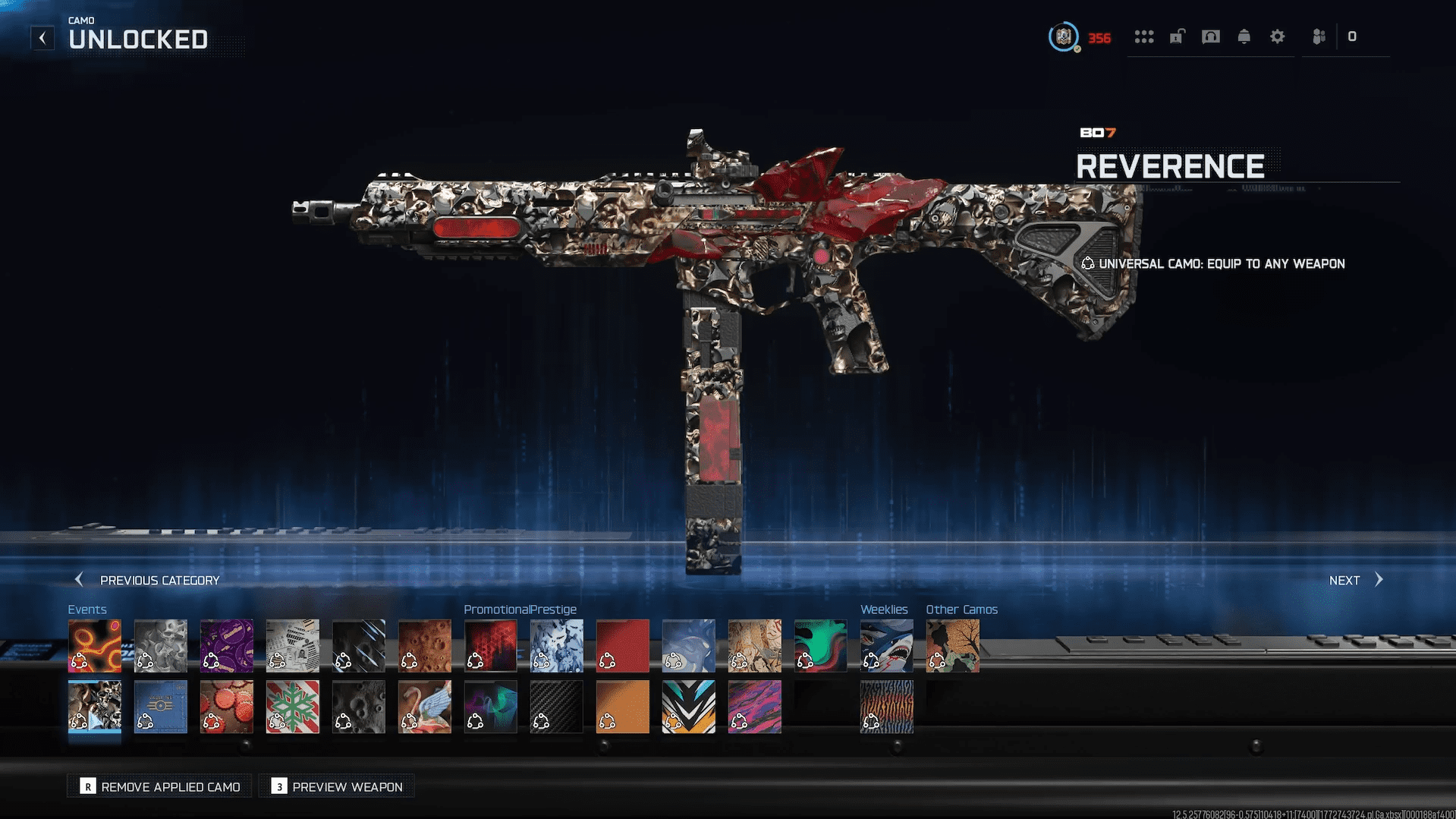Choose Preview Weapon
Image resolution: width=1456 pixels, height=819 pixels.
[338, 786]
